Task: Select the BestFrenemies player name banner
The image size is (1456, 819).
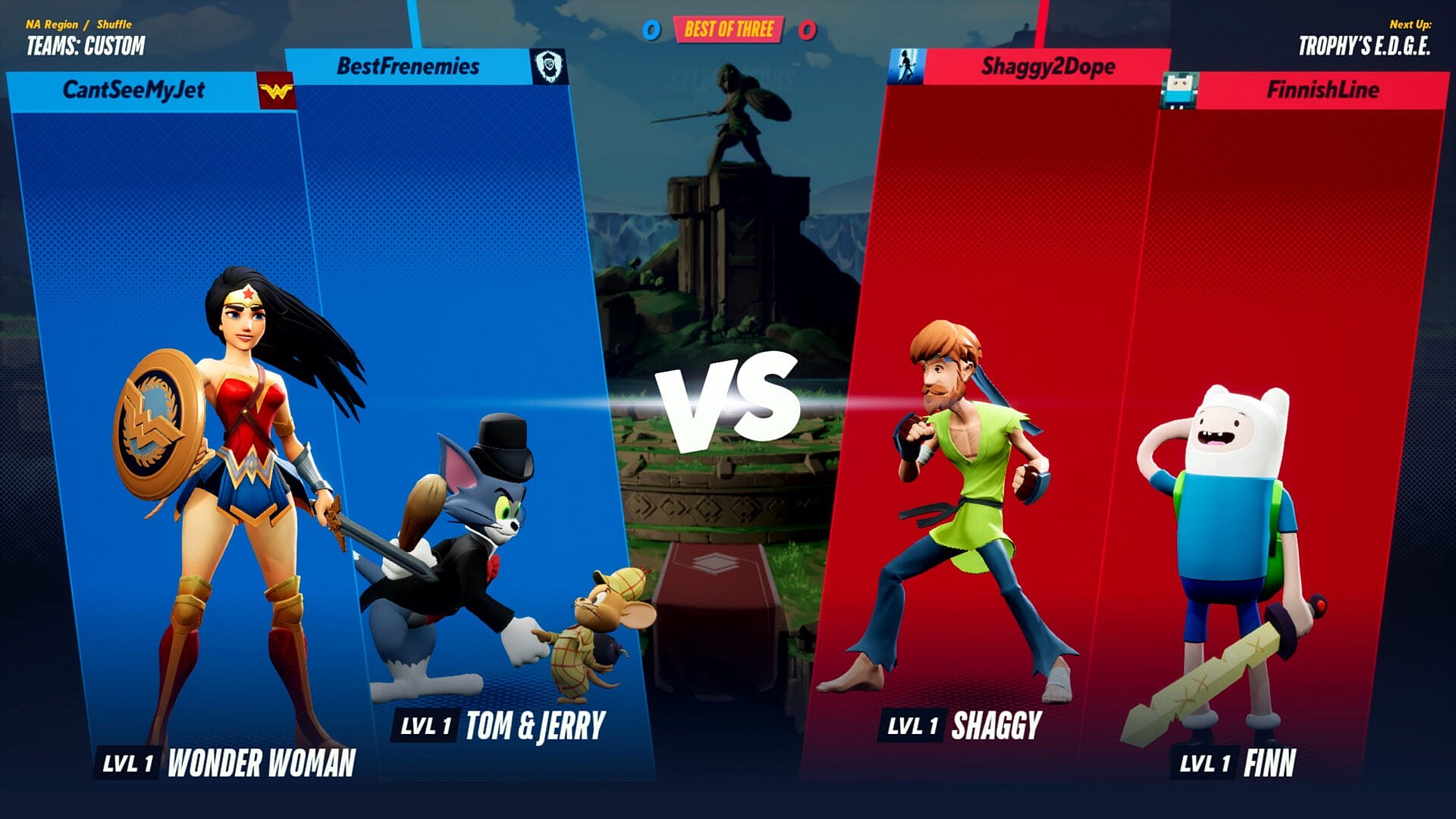Action: pos(408,67)
